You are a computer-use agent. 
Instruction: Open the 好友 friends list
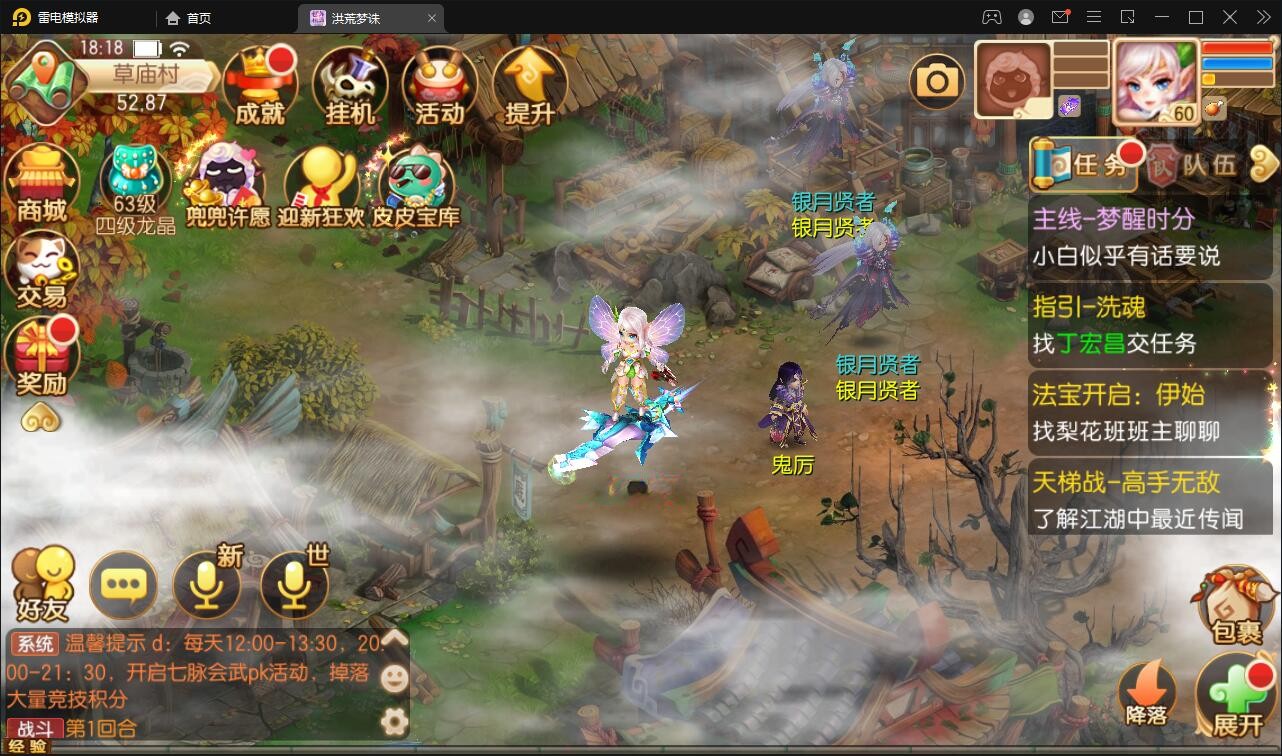click(x=43, y=583)
